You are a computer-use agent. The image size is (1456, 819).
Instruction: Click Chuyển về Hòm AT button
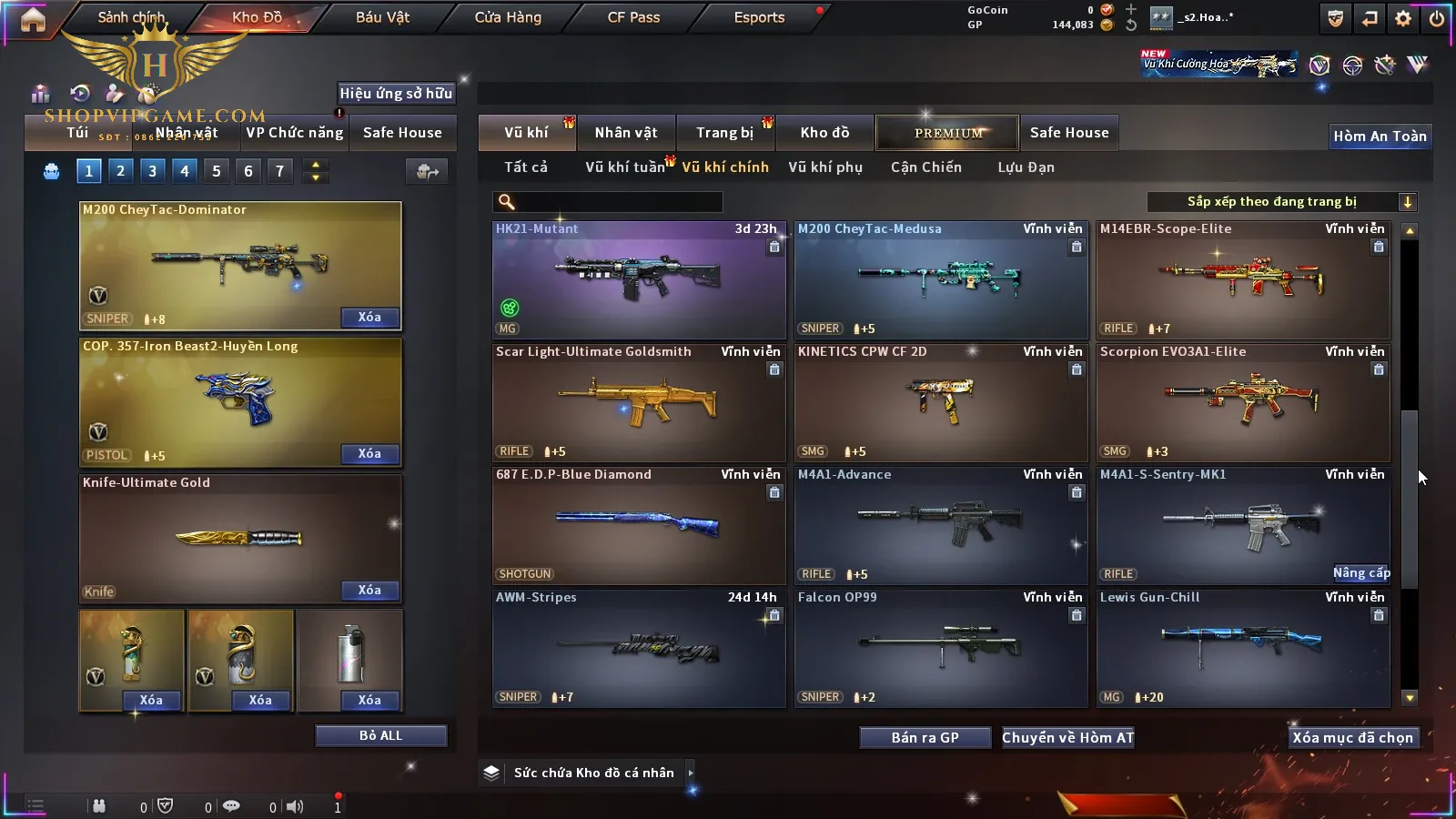(x=1068, y=738)
